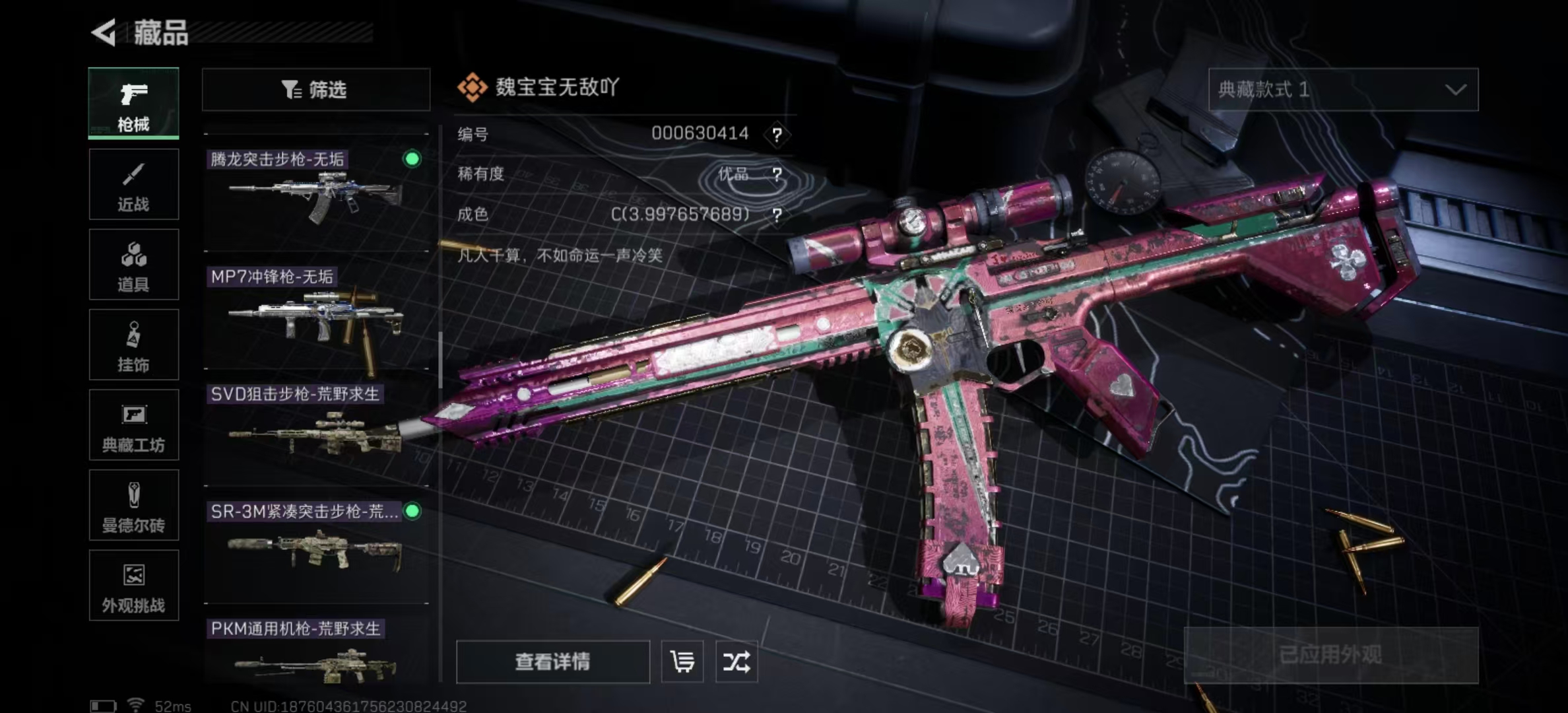Switch to the 枪械 tab
This screenshot has height=713, width=1568.
(134, 104)
